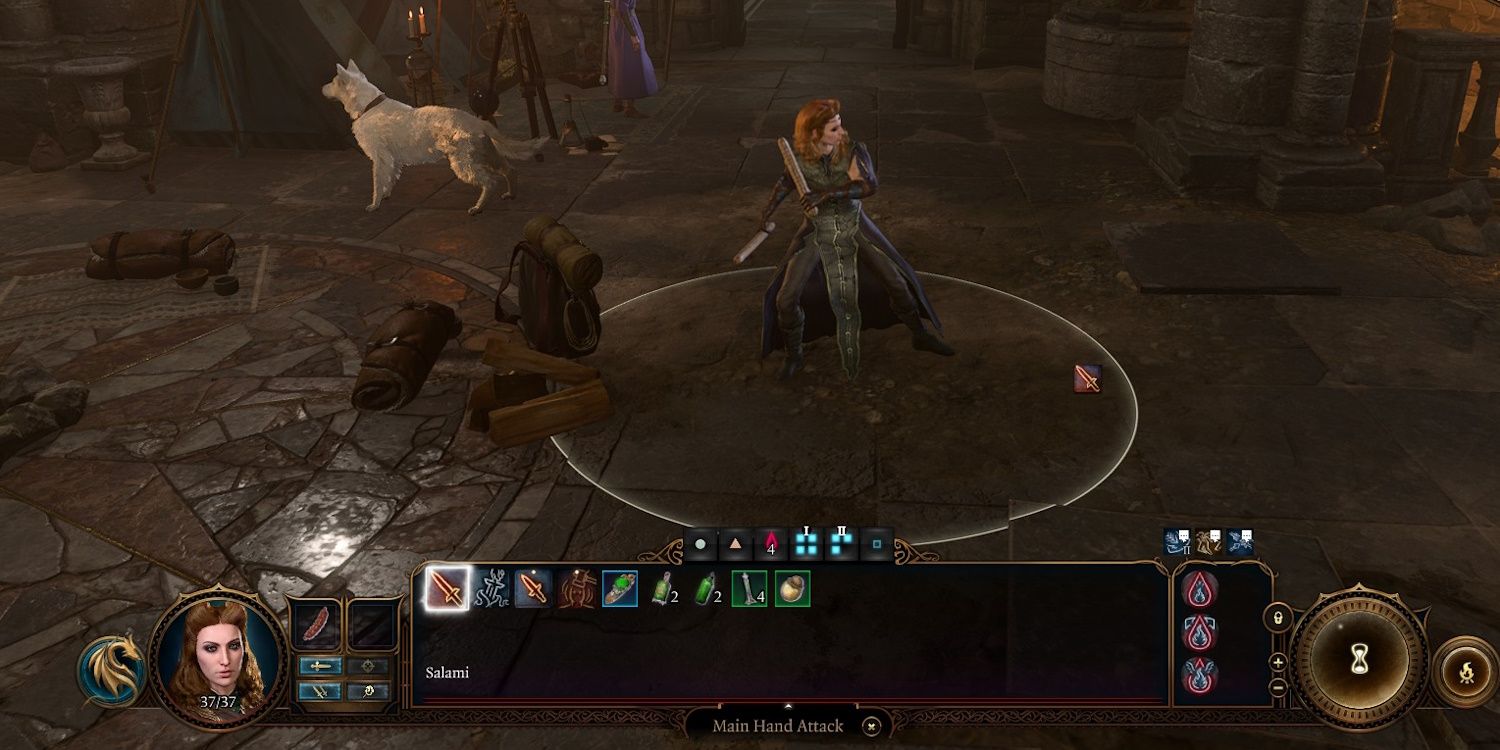Use the scroll with quantity four
The width and height of the screenshot is (1500, 750).
tap(749, 589)
